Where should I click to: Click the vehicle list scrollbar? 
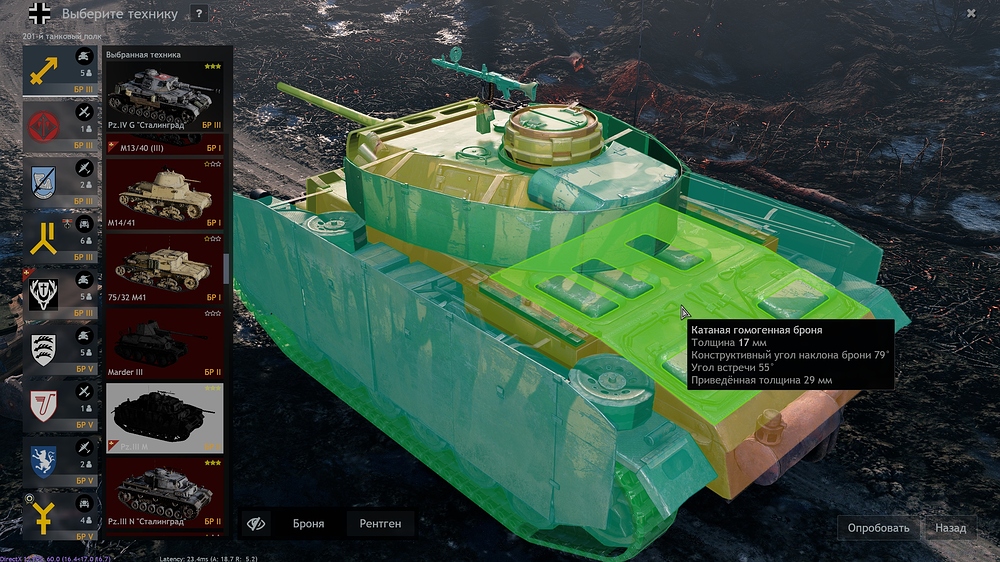point(228,268)
